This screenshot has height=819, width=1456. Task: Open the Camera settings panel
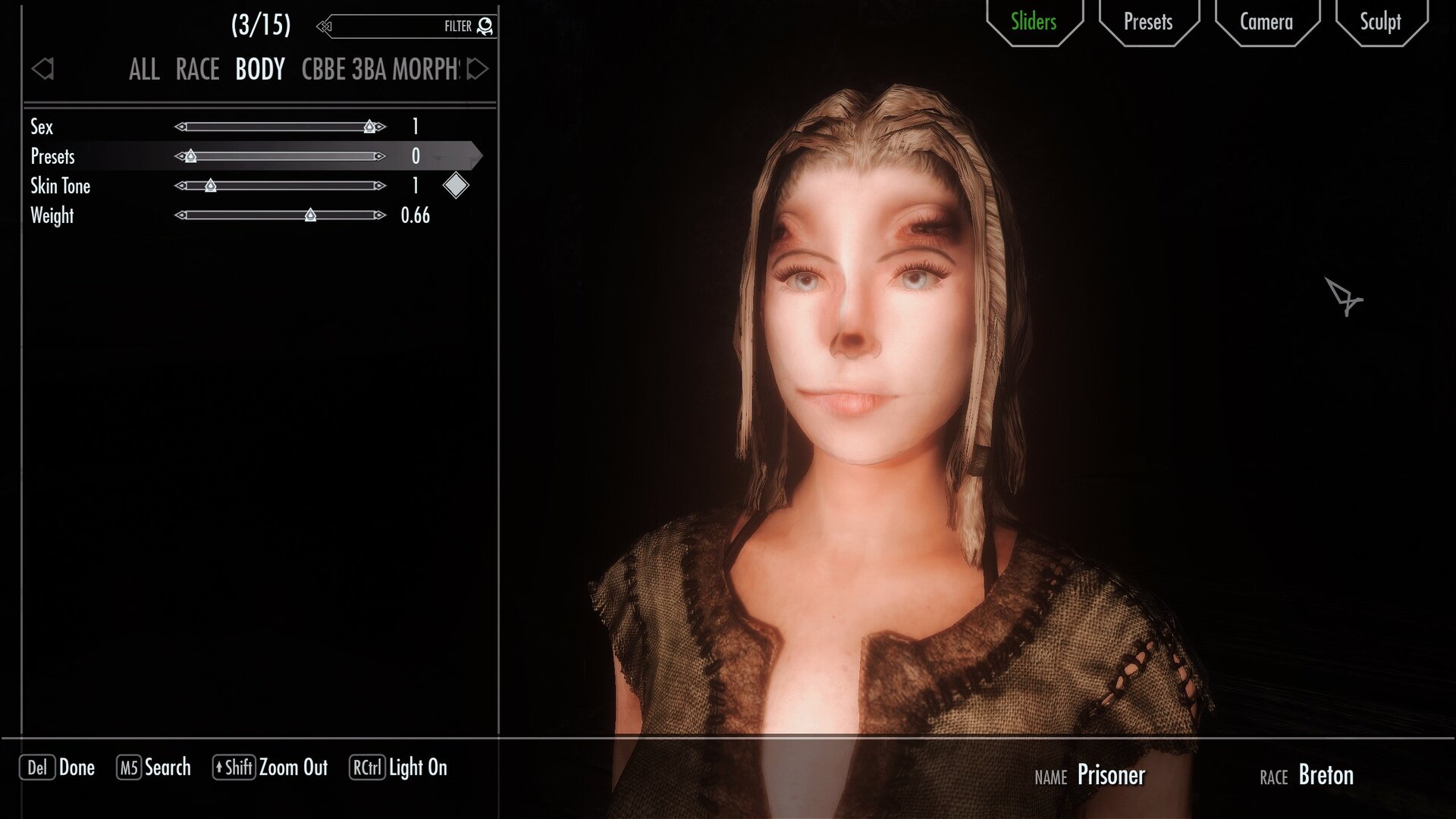pyautogui.click(x=1266, y=22)
